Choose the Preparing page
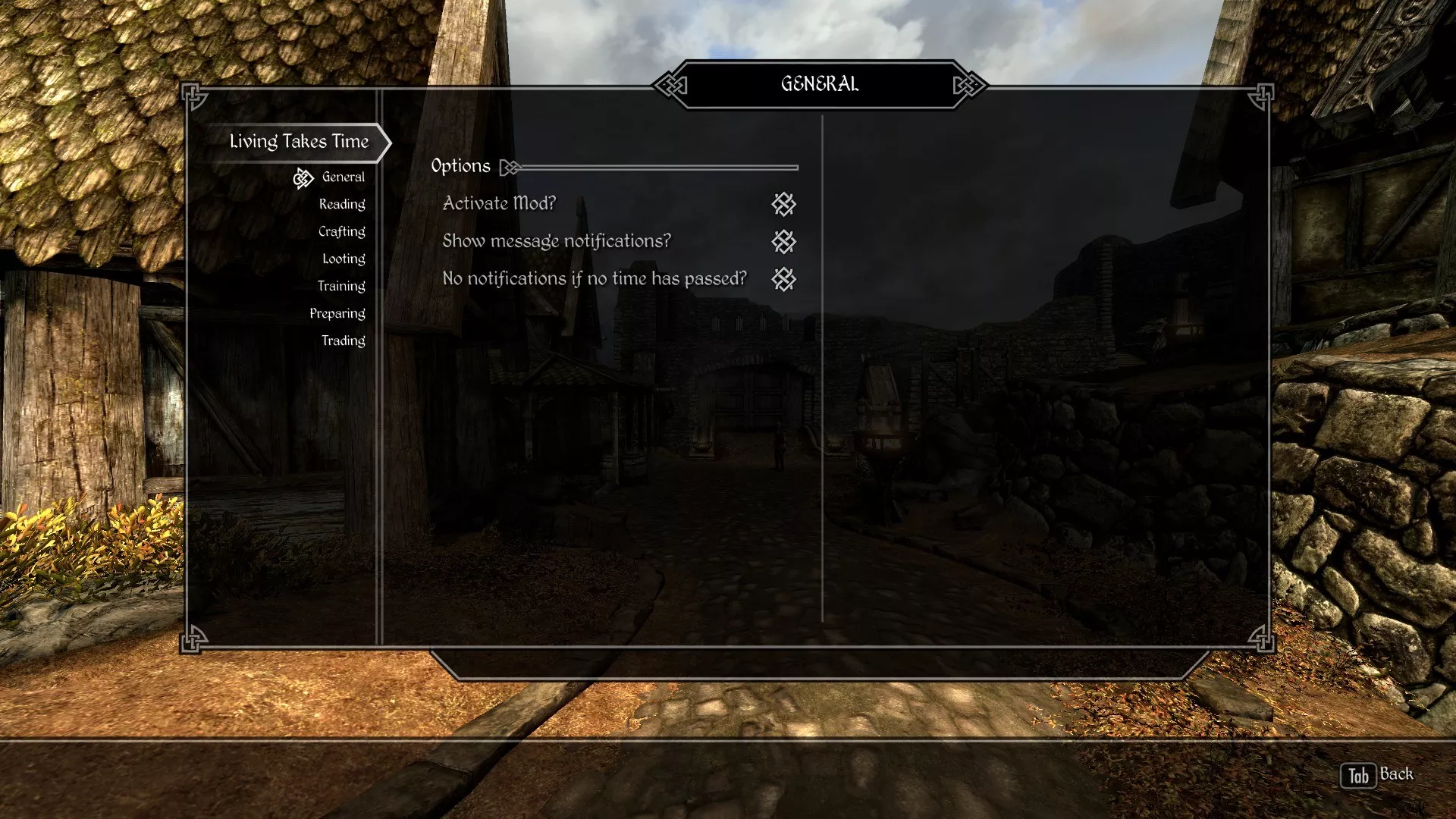Viewport: 1456px width, 819px height. [337, 314]
